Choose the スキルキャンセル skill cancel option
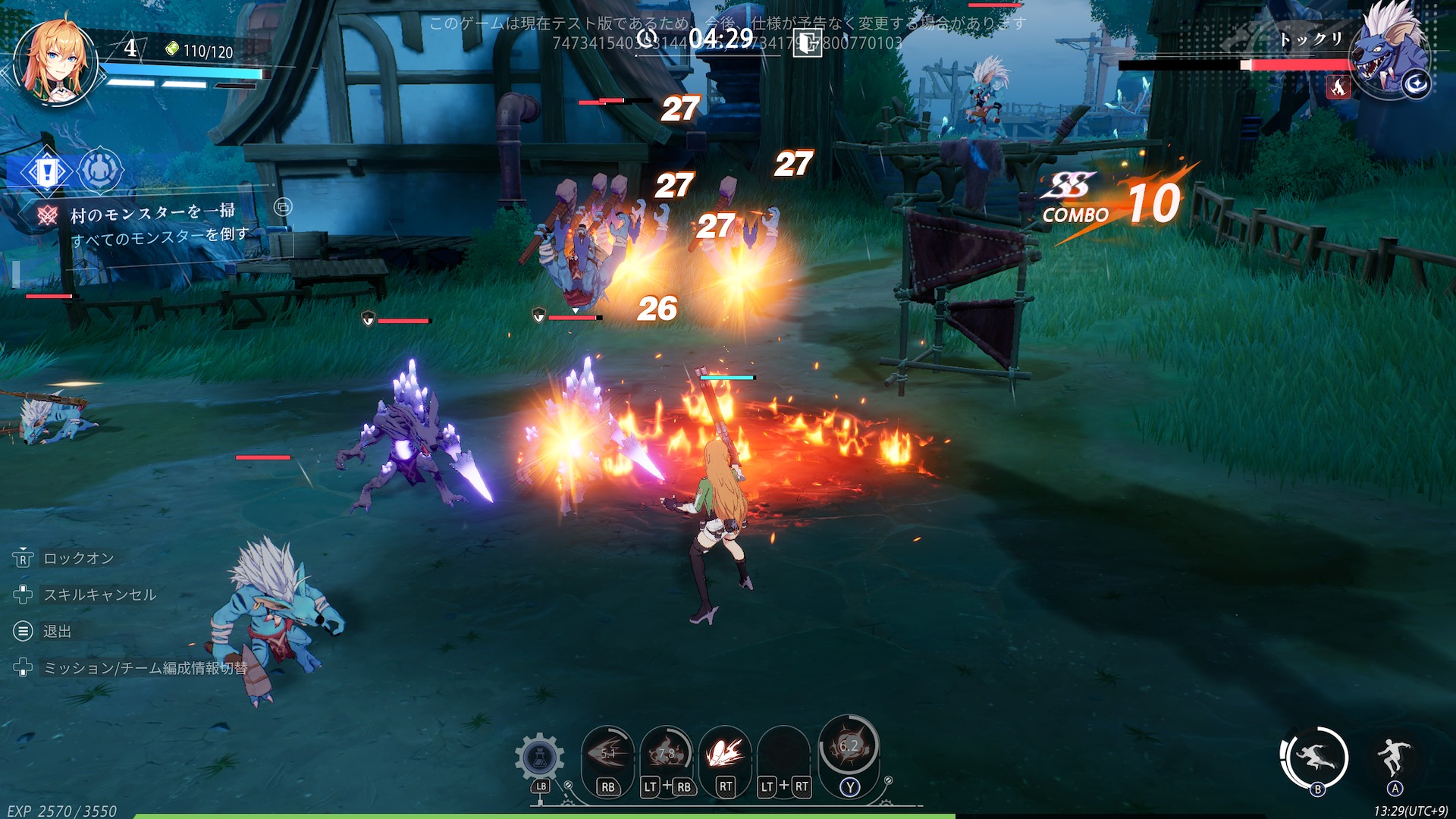The width and height of the screenshot is (1456, 819). point(99,595)
